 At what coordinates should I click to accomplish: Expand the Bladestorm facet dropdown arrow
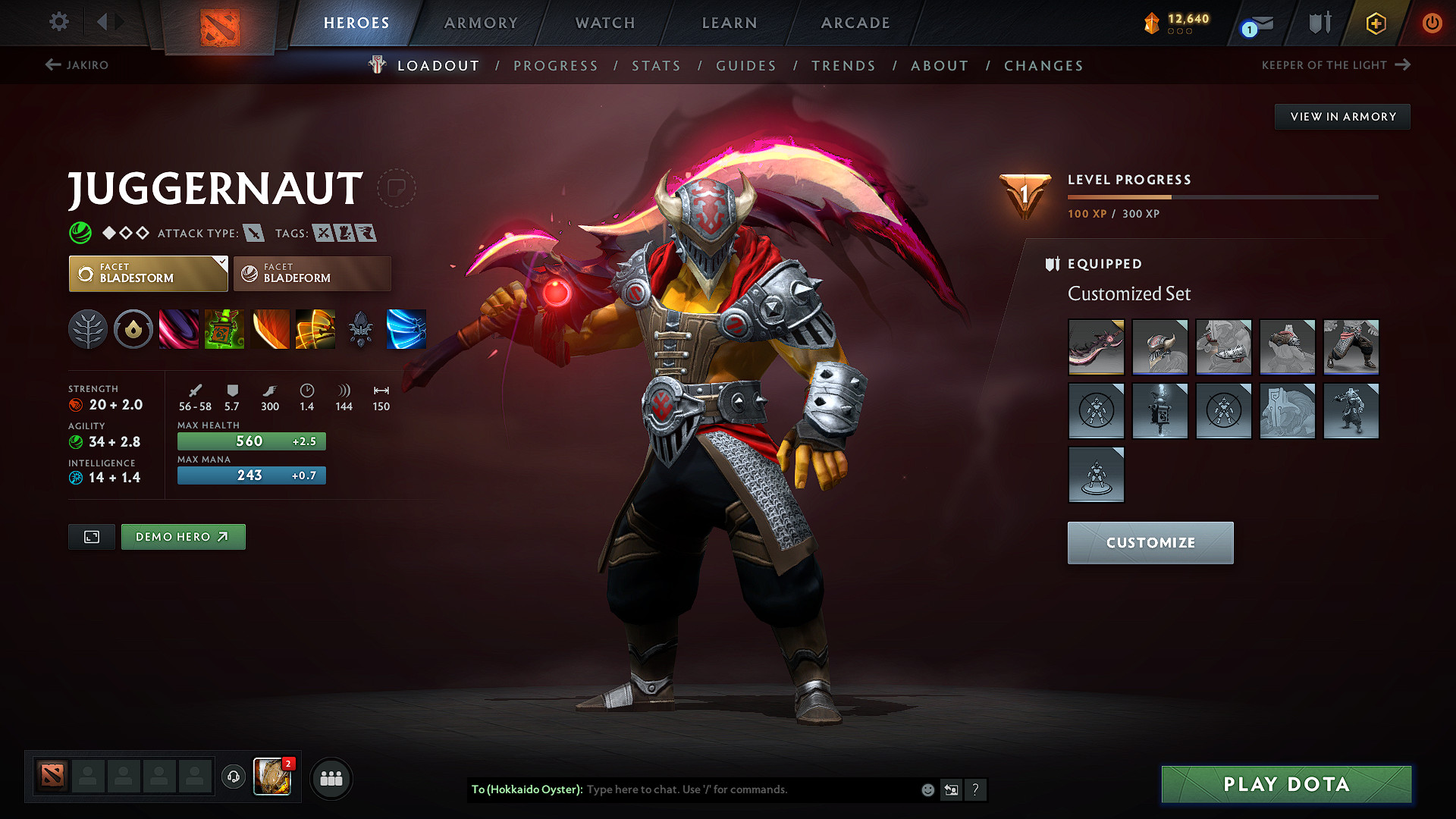[221, 264]
